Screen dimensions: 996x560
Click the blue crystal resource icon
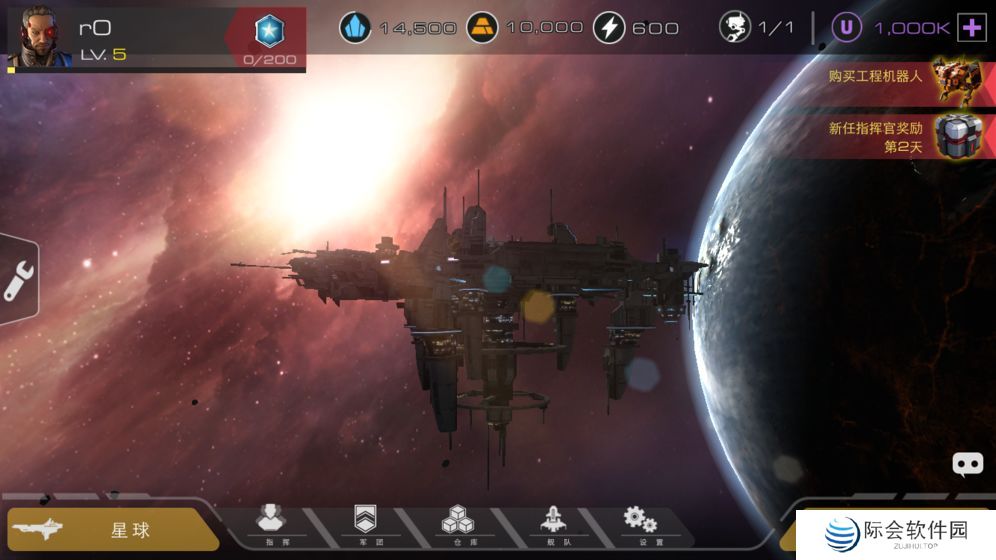(355, 27)
